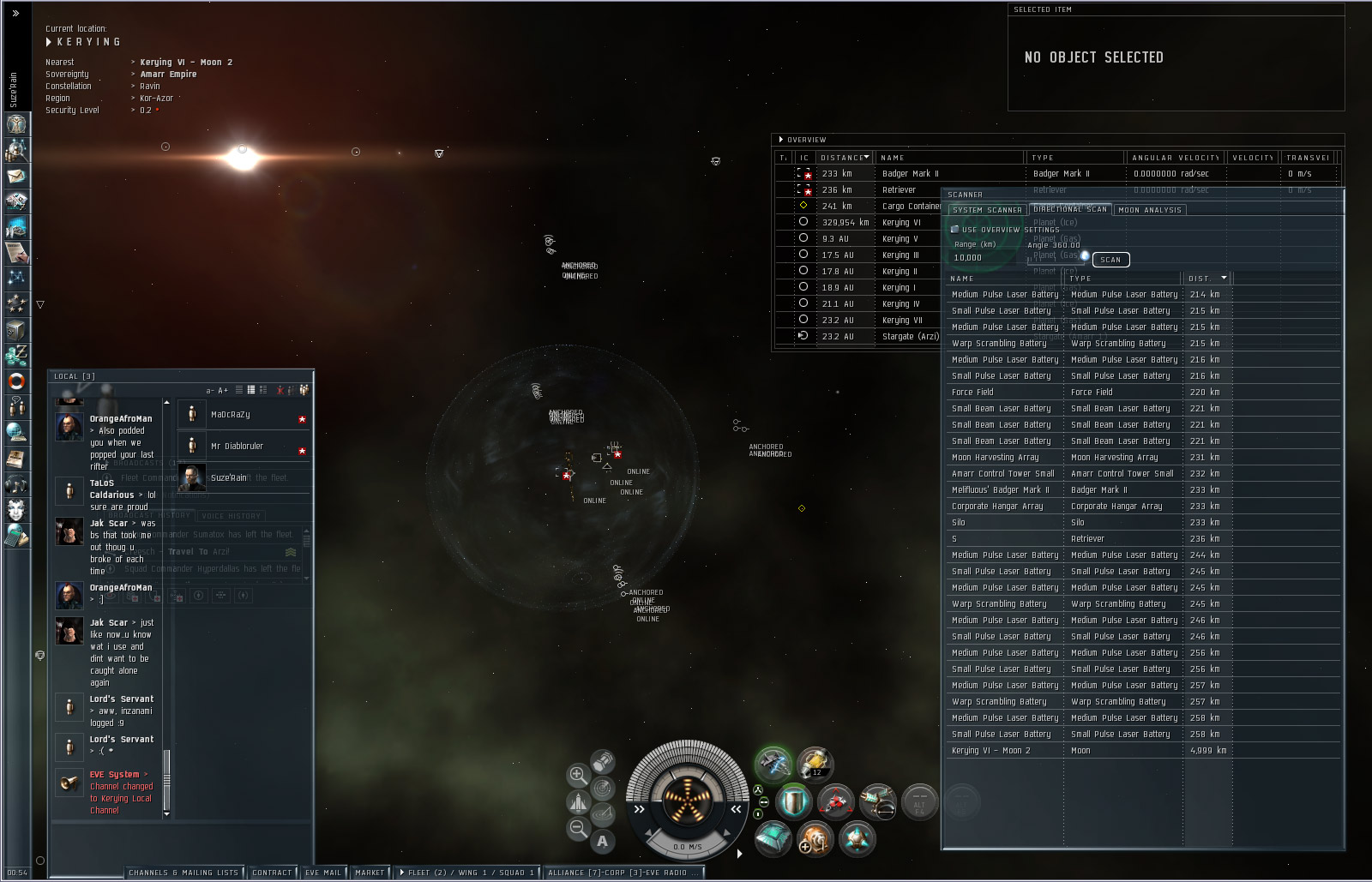
Task: Open the Channels & Mailing Lists window
Action: [184, 873]
